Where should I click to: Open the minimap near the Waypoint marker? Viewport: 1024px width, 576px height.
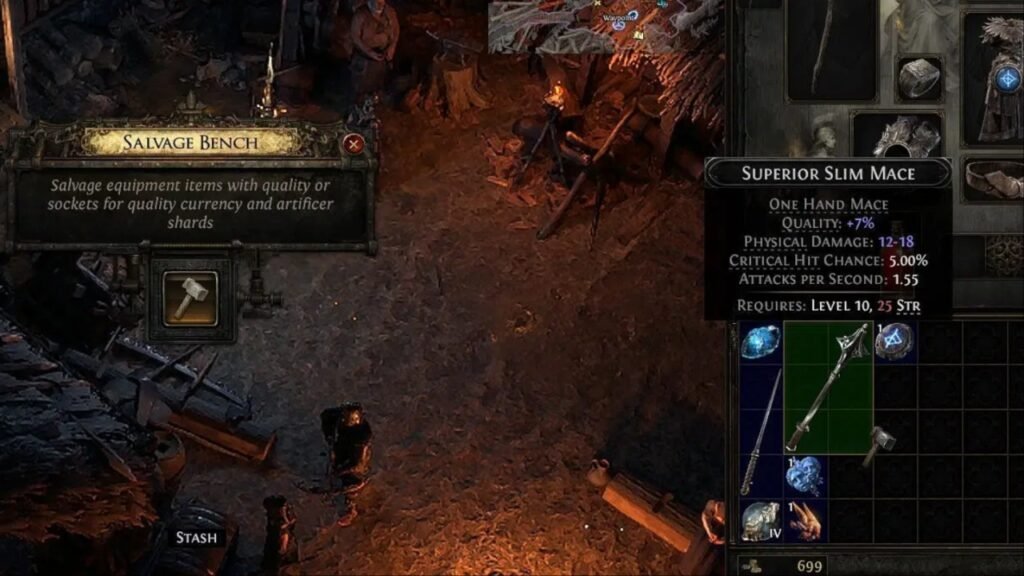(x=605, y=25)
